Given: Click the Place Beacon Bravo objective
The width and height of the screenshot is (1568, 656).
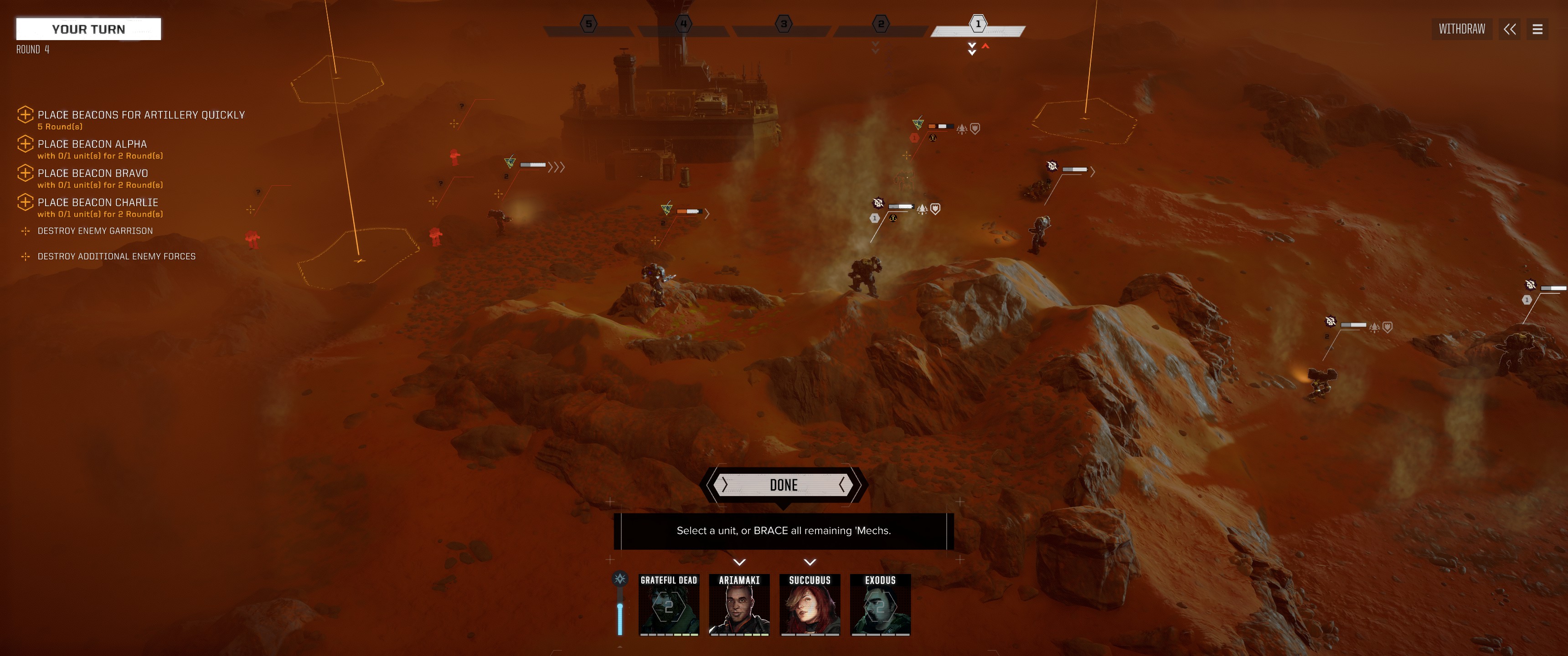Looking at the screenshot, I should click(x=93, y=174).
